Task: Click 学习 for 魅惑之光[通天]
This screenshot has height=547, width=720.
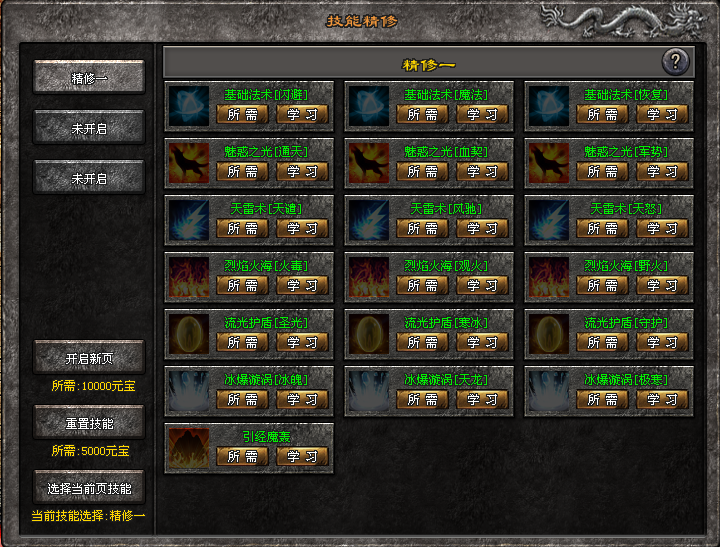Action: pos(302,171)
